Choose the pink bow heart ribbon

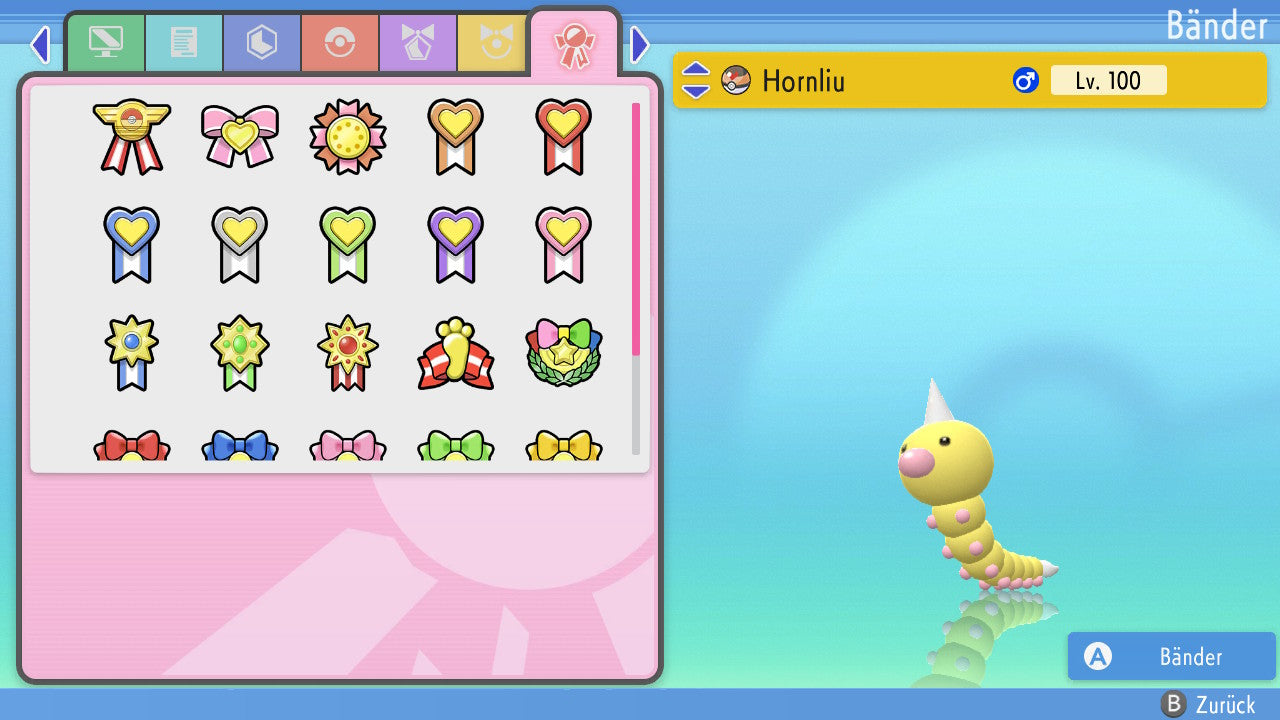tap(240, 136)
